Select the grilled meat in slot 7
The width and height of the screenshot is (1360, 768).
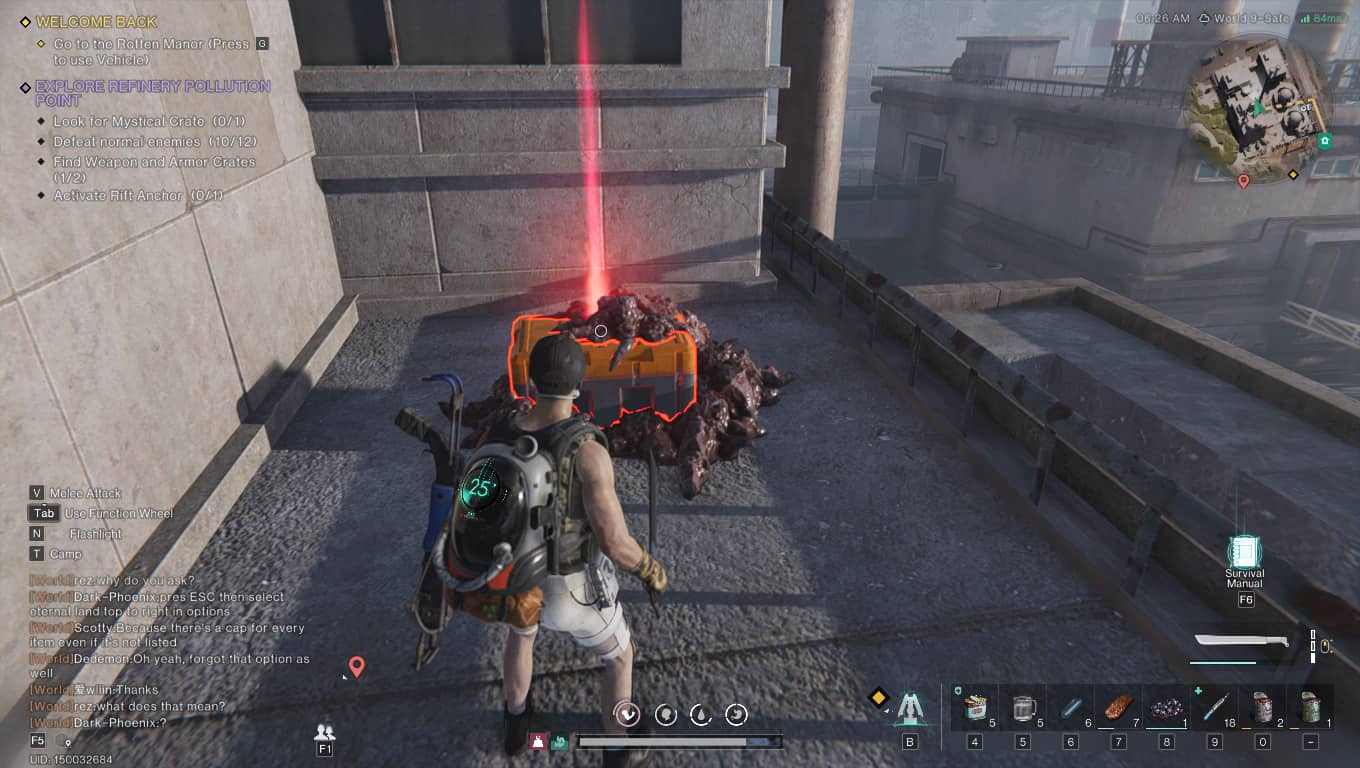coord(1119,708)
